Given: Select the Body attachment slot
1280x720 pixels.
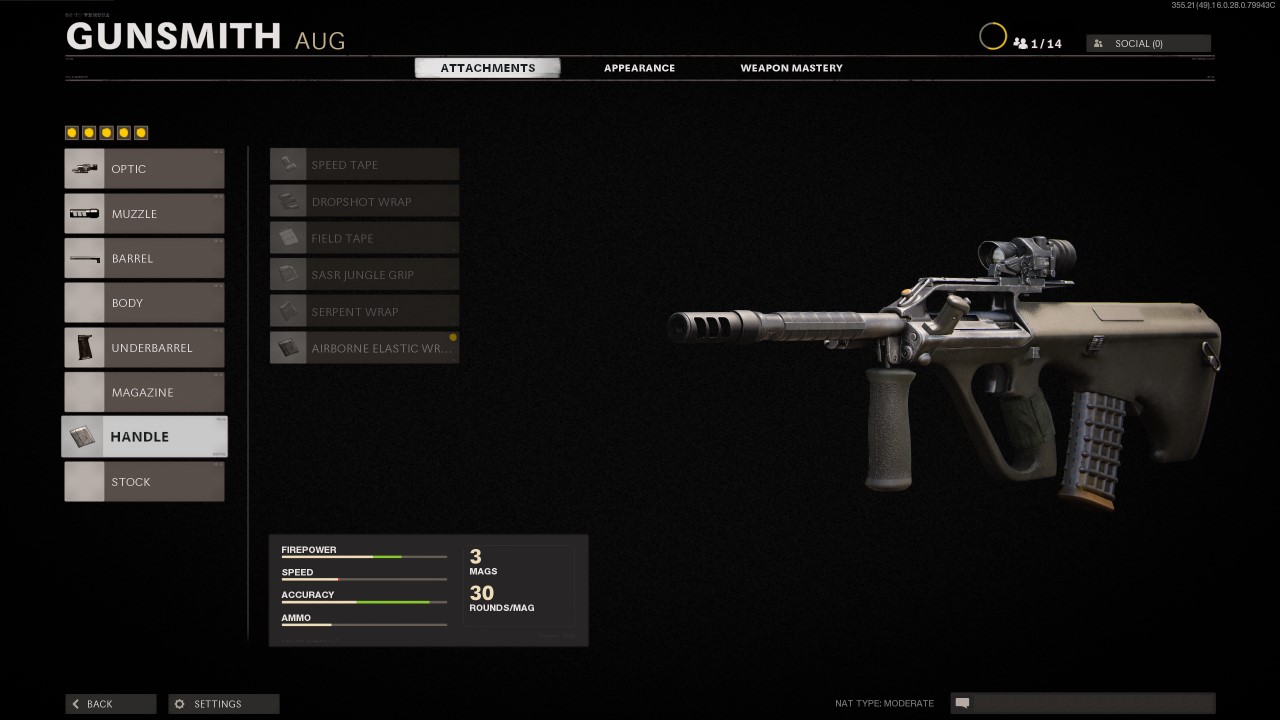Looking at the screenshot, I should [x=144, y=303].
